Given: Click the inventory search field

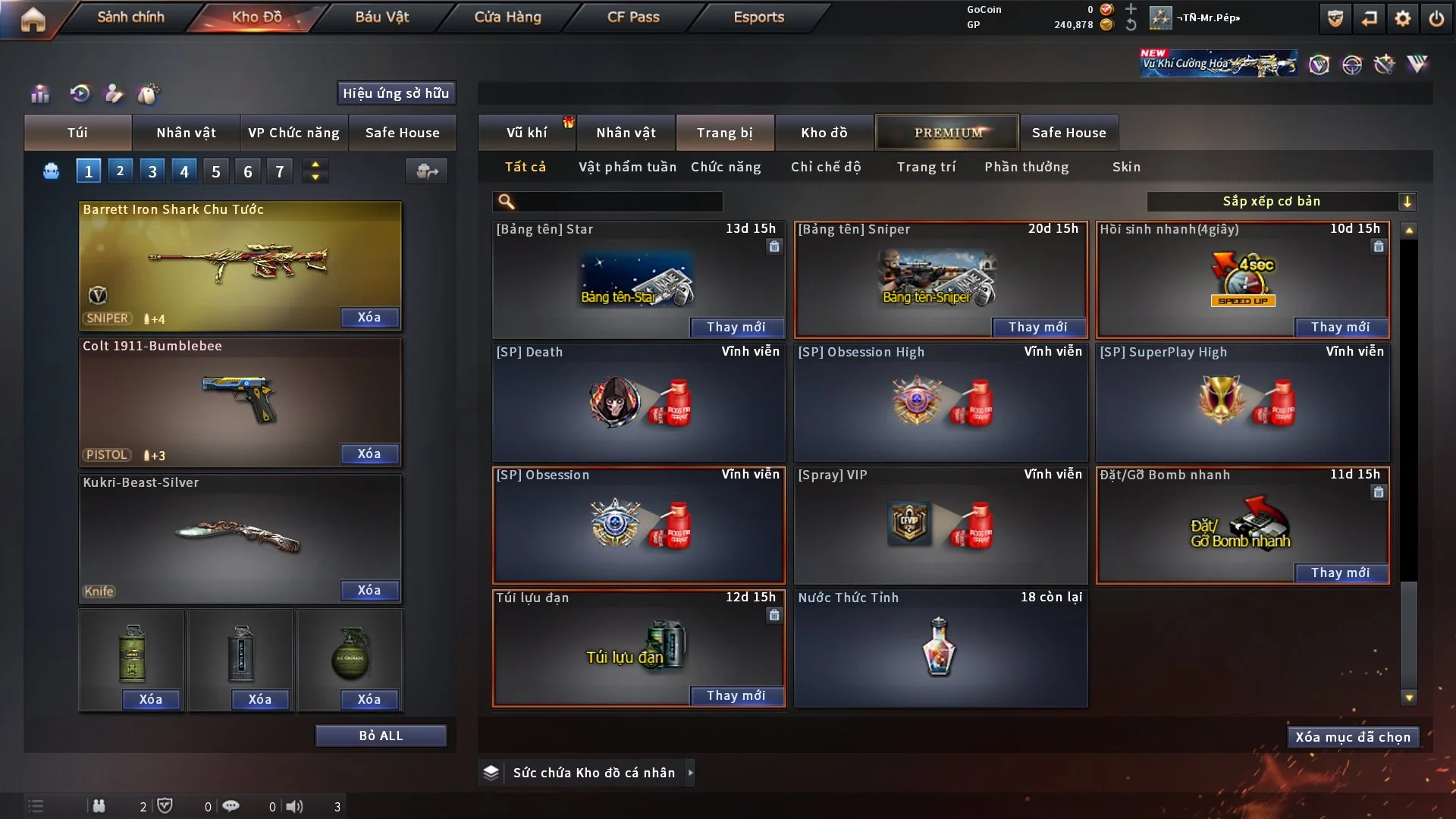Looking at the screenshot, I should [x=618, y=201].
